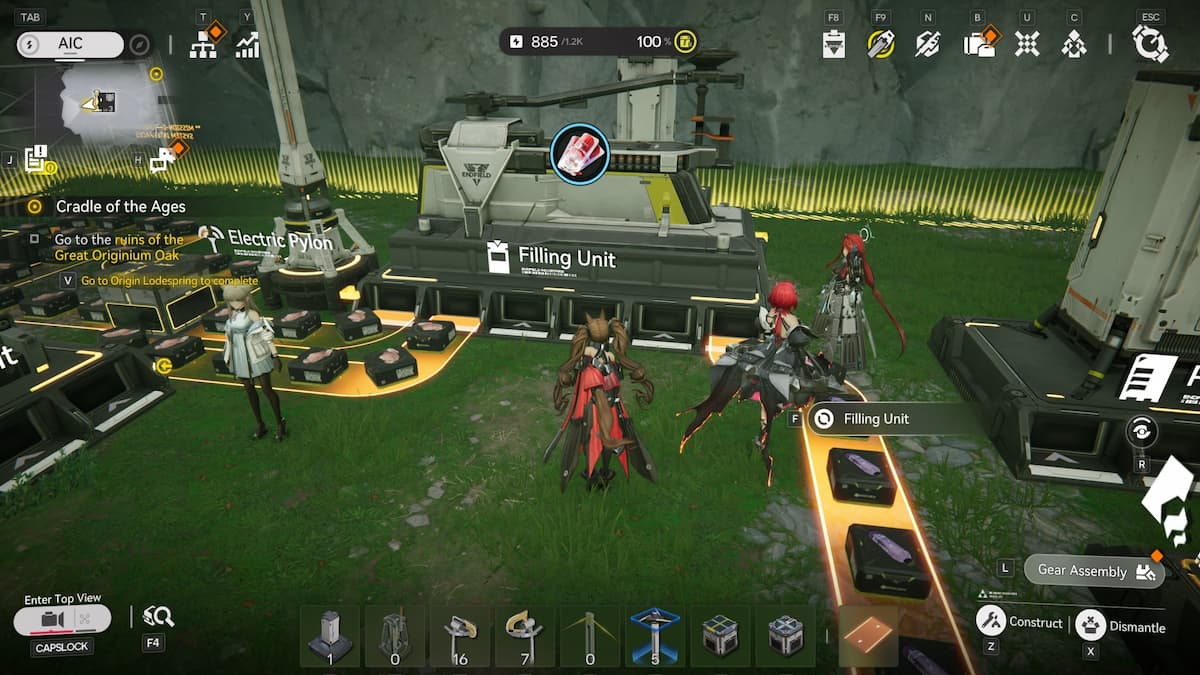Open the rising bar chart statistics icon
This screenshot has width=1200, height=675.
pos(247,44)
